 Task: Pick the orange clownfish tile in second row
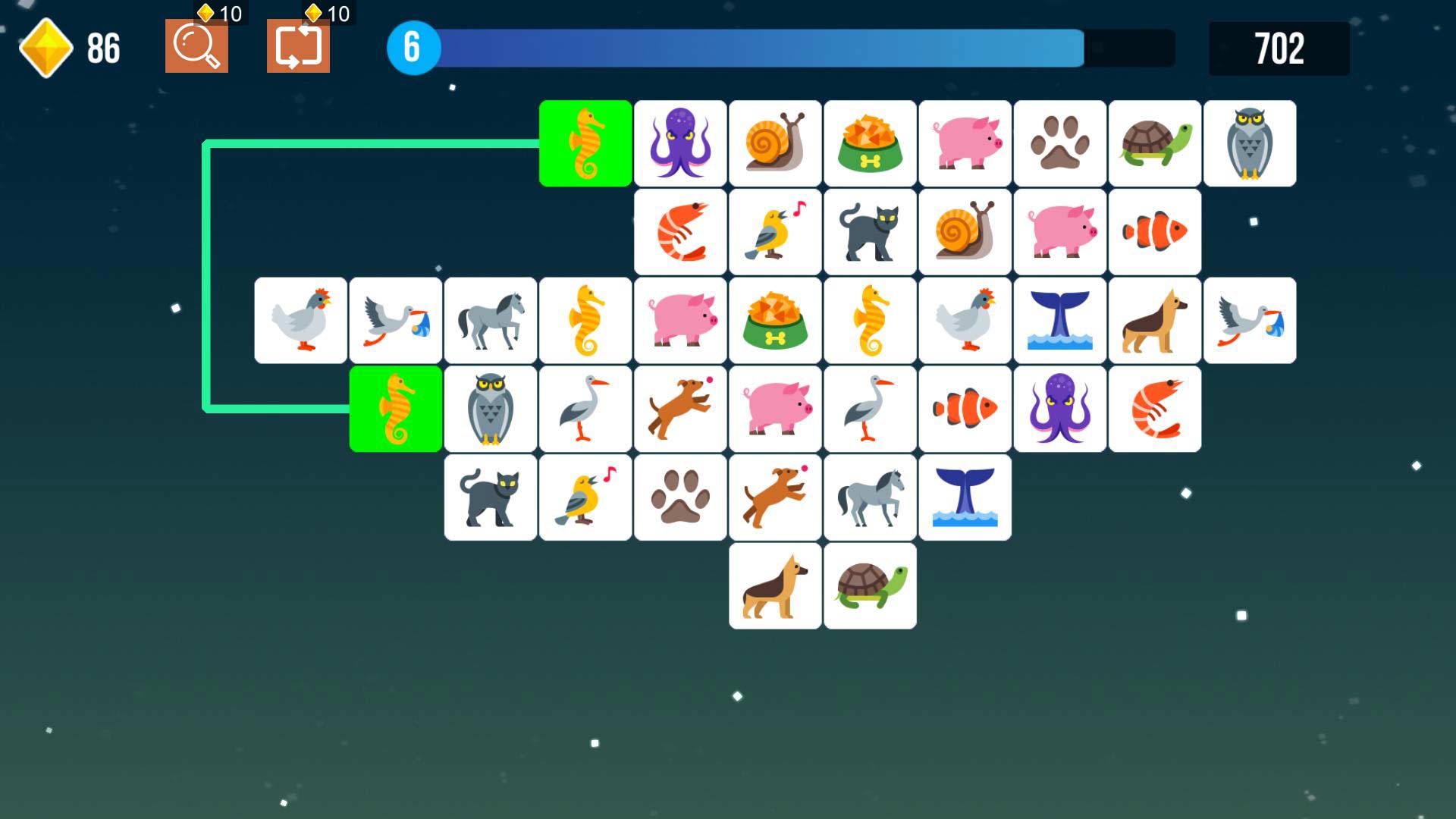(1154, 231)
